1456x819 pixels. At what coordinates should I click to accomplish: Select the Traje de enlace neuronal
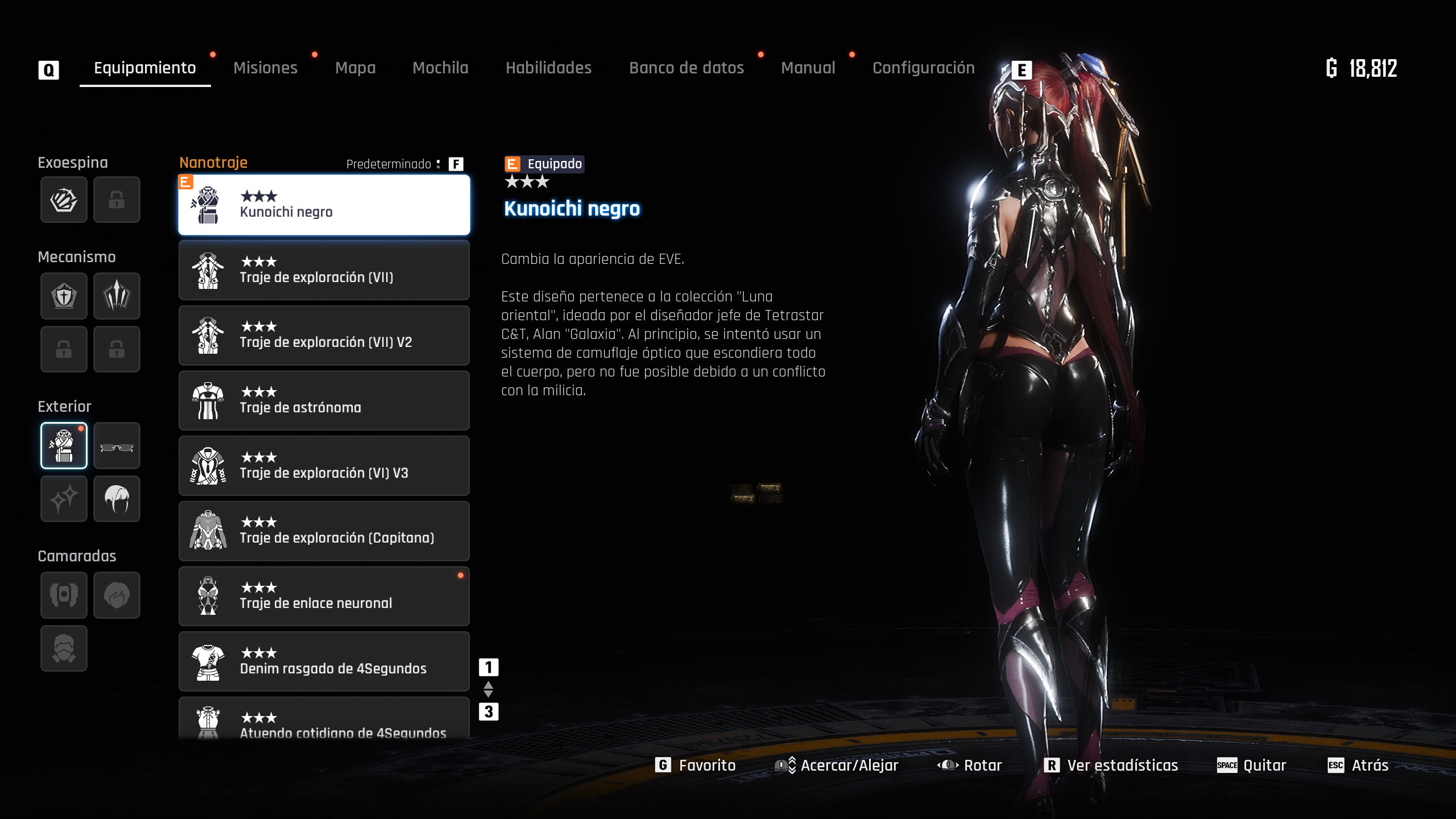tap(324, 596)
